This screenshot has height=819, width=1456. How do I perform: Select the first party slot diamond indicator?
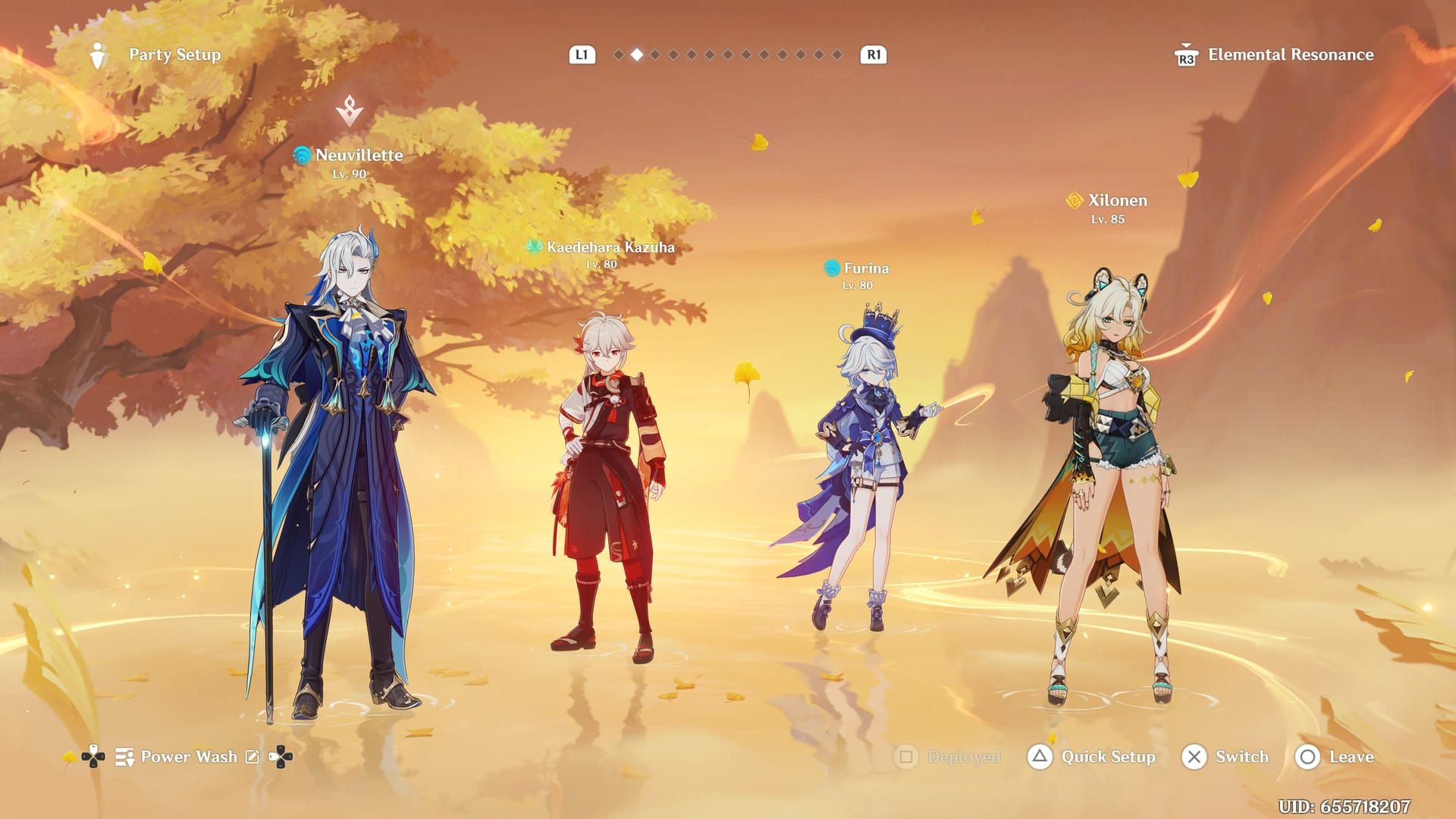[x=619, y=55]
